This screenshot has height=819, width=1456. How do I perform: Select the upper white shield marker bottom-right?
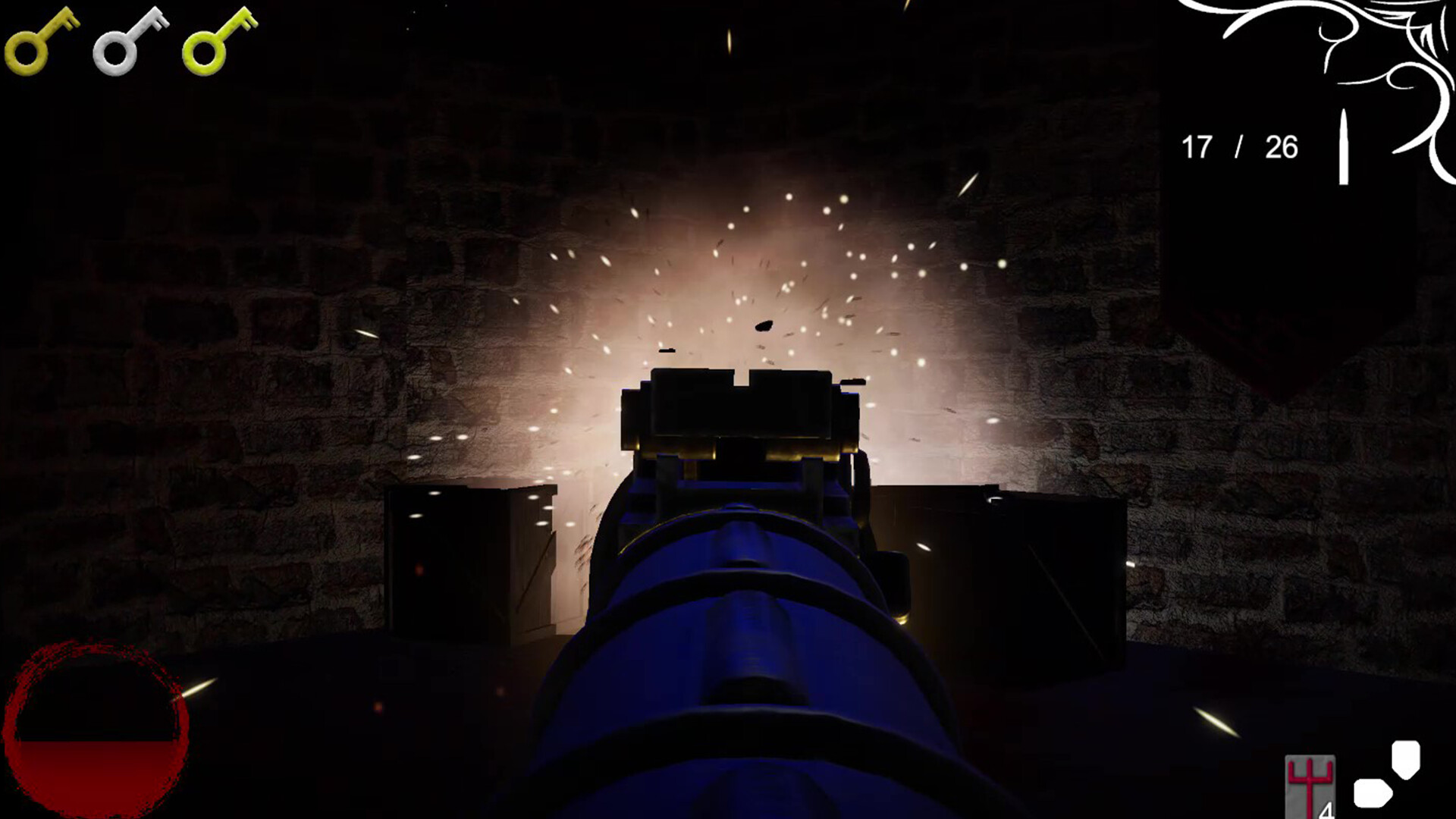(1405, 758)
